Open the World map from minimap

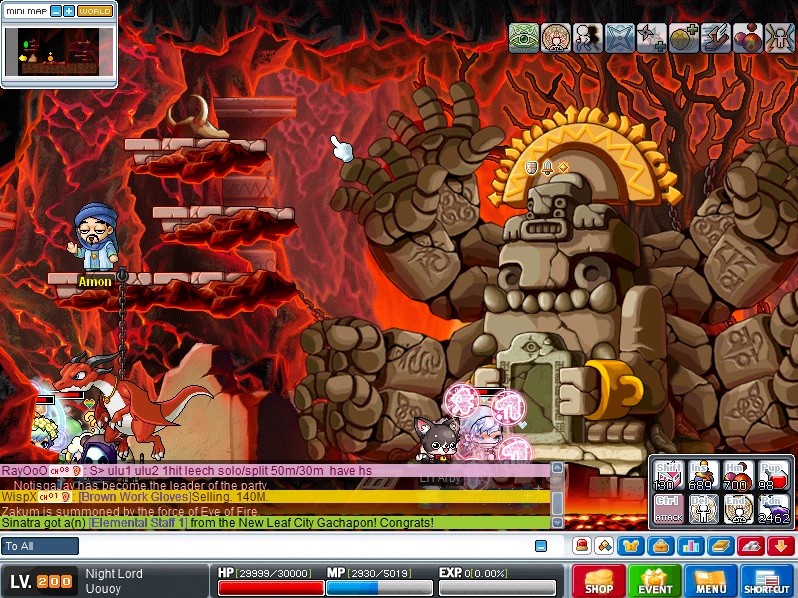[x=94, y=11]
